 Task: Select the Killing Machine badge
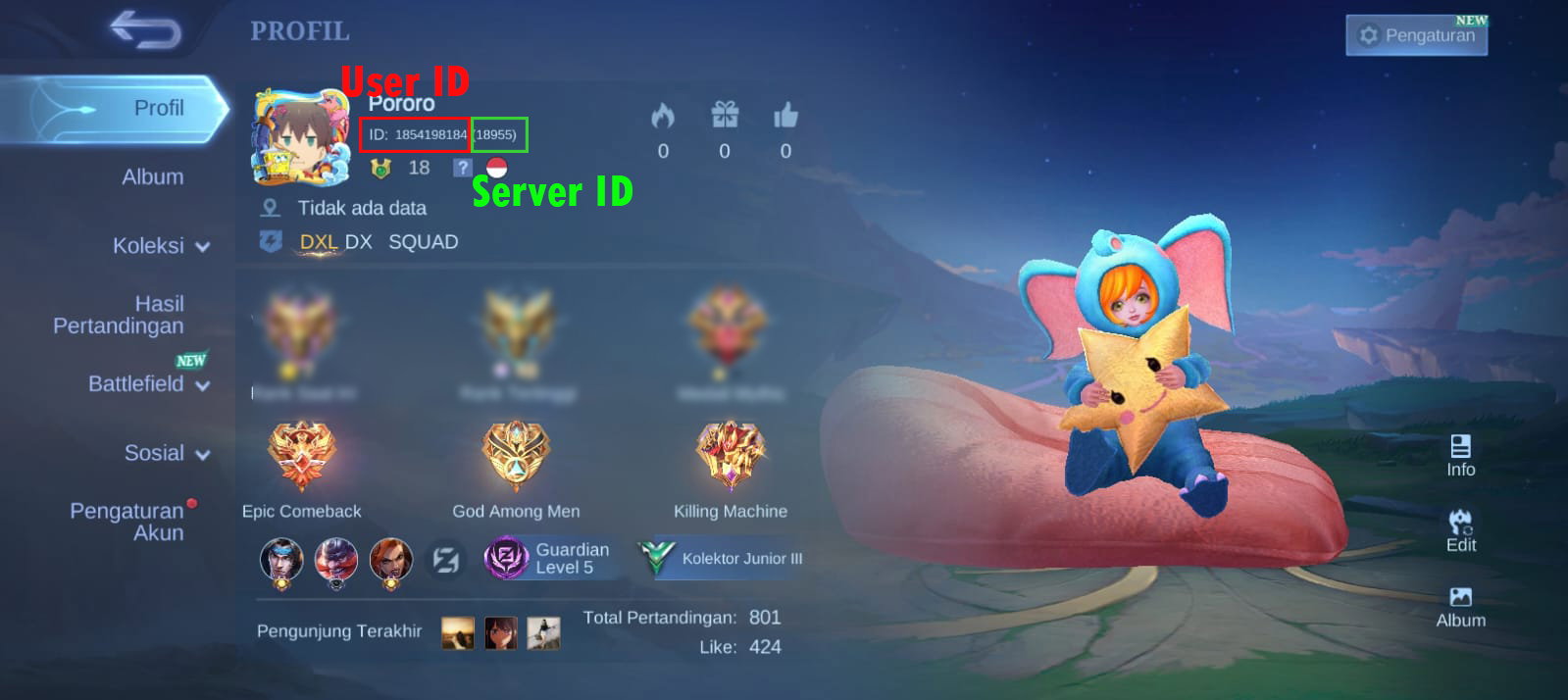point(731,457)
